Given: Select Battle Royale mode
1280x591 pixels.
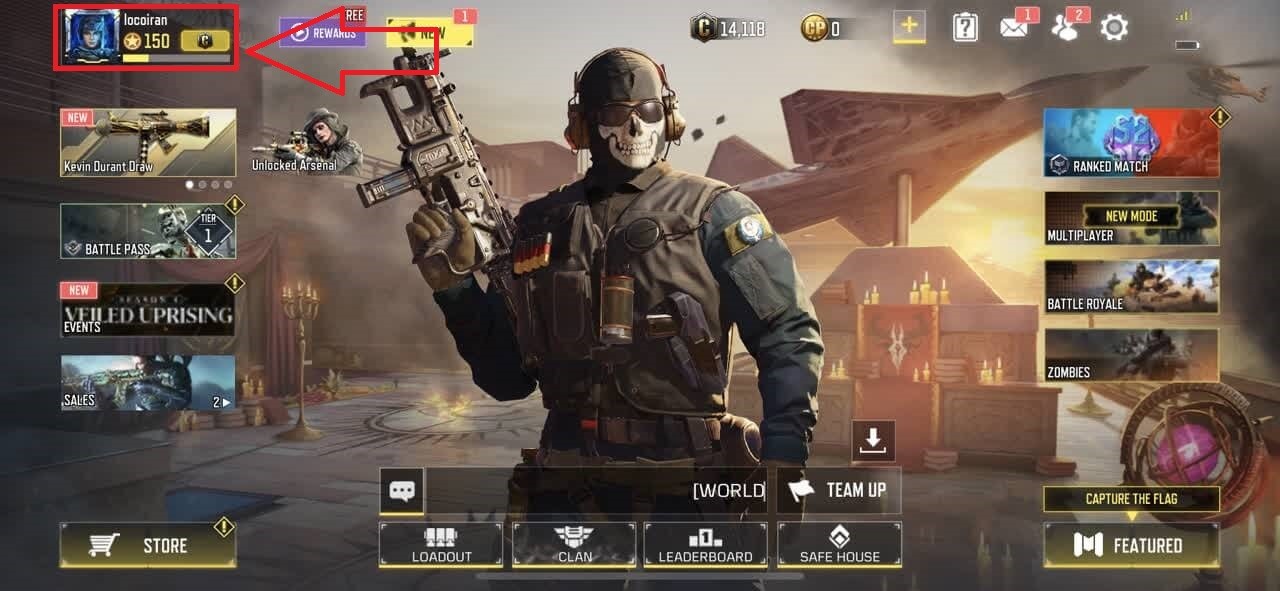Looking at the screenshot, I should click(1131, 287).
